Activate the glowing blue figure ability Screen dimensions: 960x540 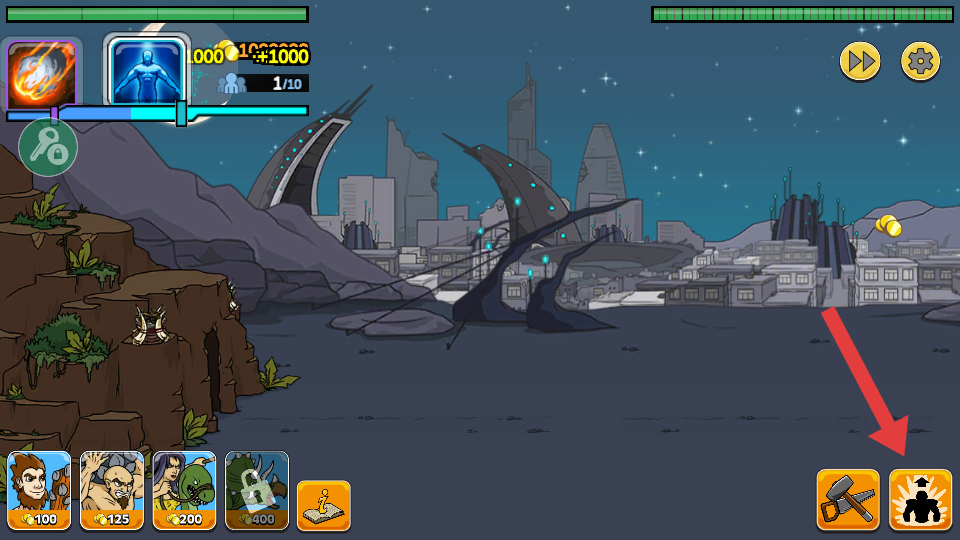tap(147, 72)
